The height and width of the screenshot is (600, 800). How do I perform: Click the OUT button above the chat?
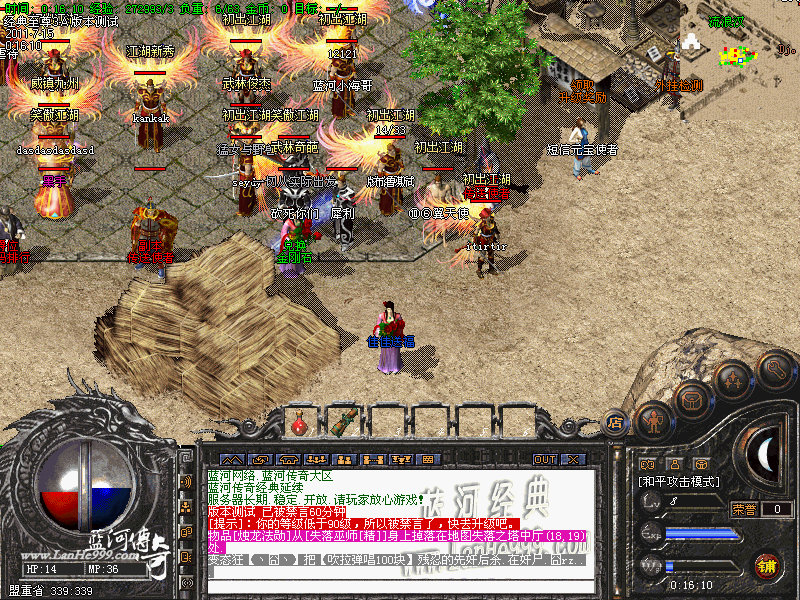545,459
